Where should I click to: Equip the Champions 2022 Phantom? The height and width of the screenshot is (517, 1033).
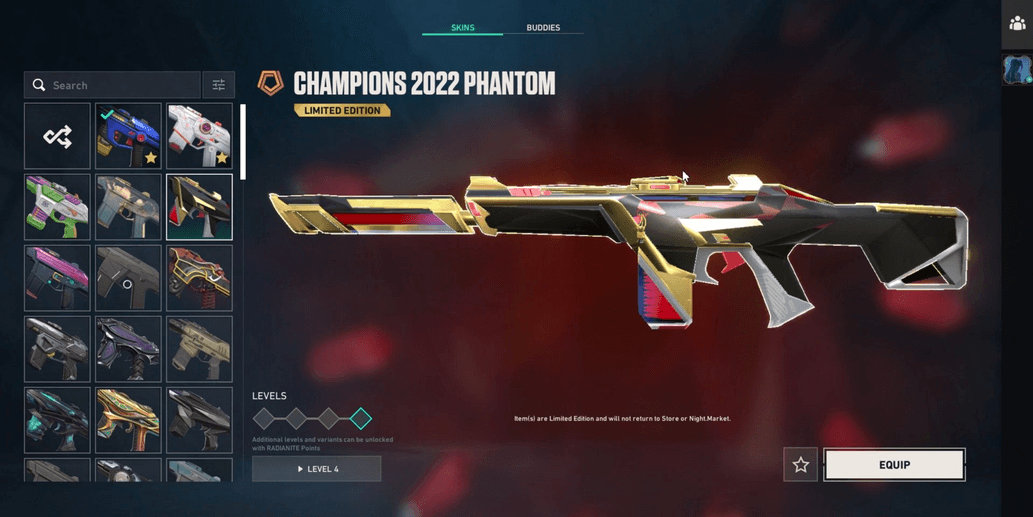[x=894, y=465]
